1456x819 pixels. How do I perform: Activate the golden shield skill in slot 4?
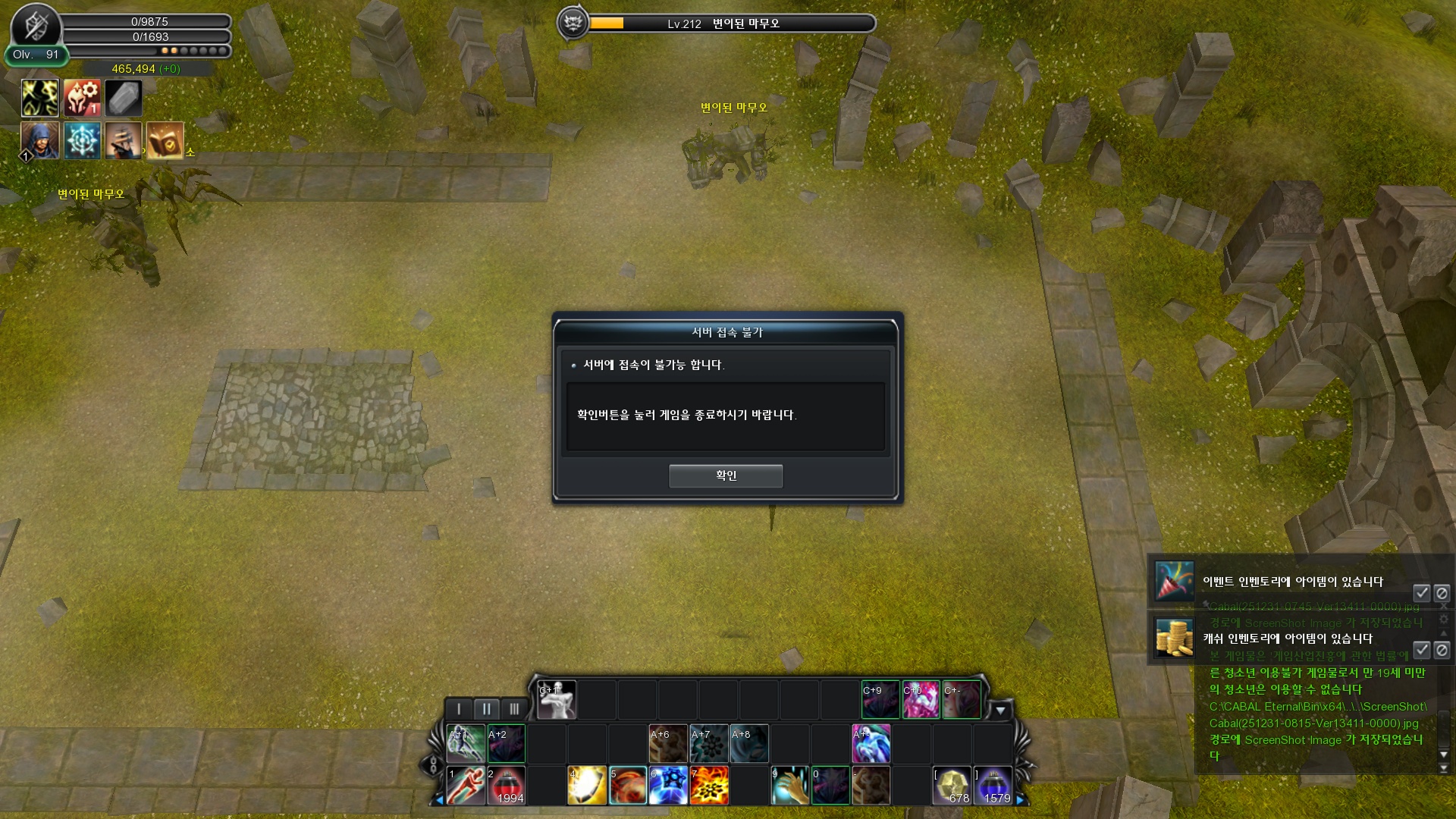587,786
